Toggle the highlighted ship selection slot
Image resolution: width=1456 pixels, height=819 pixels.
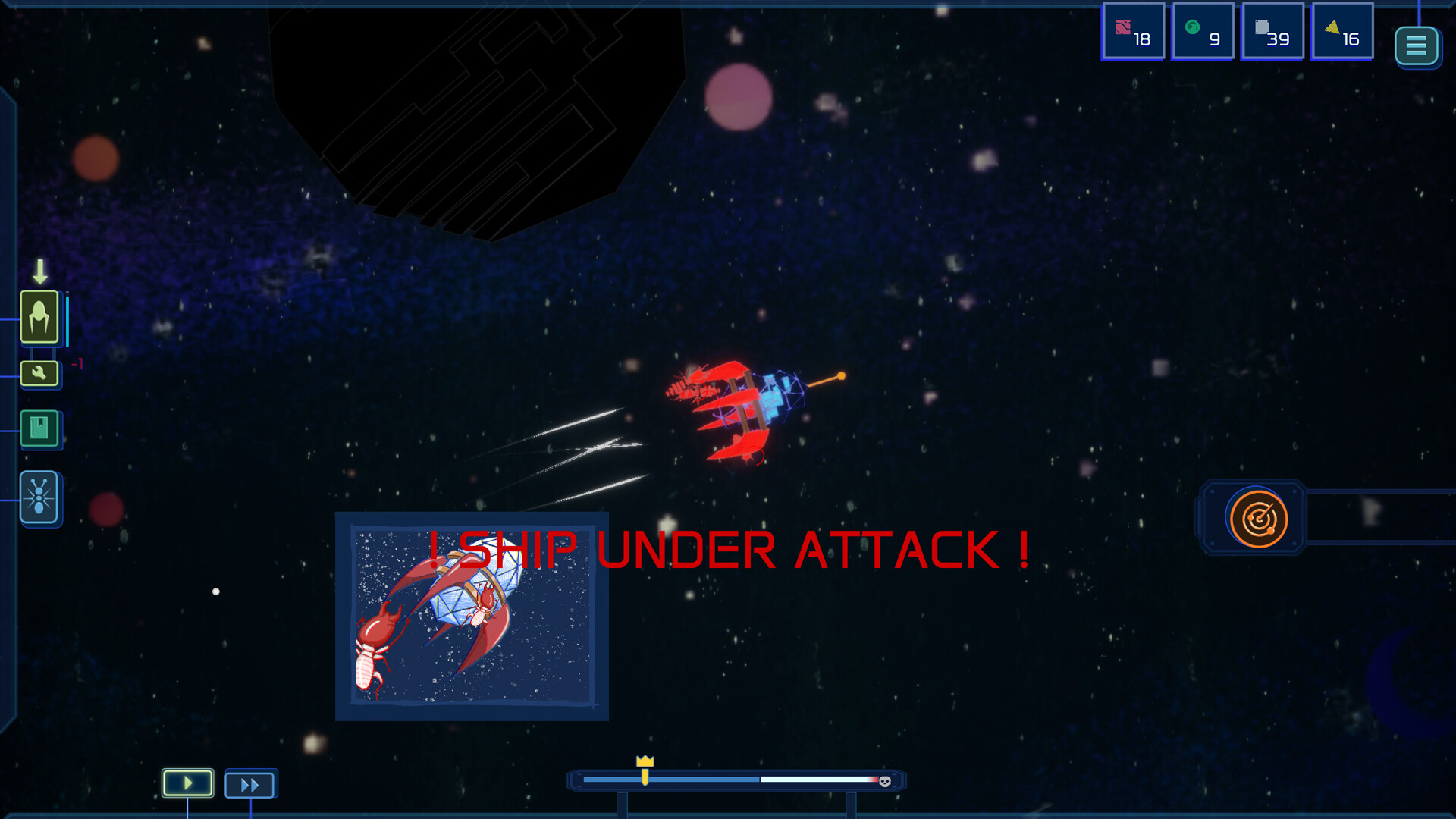[40, 318]
